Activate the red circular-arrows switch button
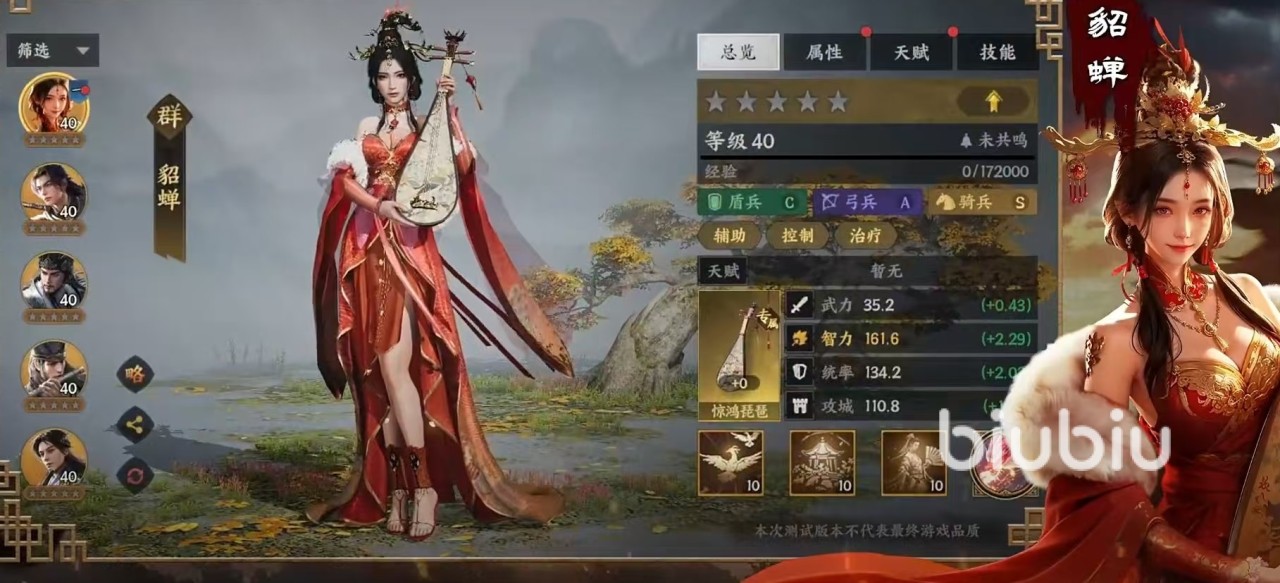 click(x=135, y=474)
